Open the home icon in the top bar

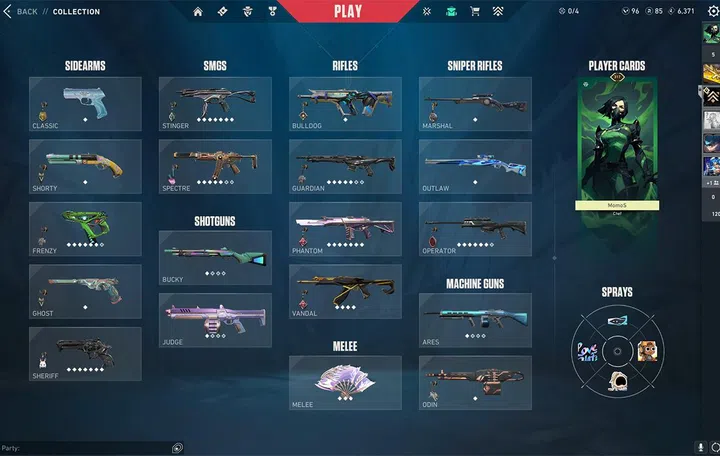pyautogui.click(x=198, y=12)
